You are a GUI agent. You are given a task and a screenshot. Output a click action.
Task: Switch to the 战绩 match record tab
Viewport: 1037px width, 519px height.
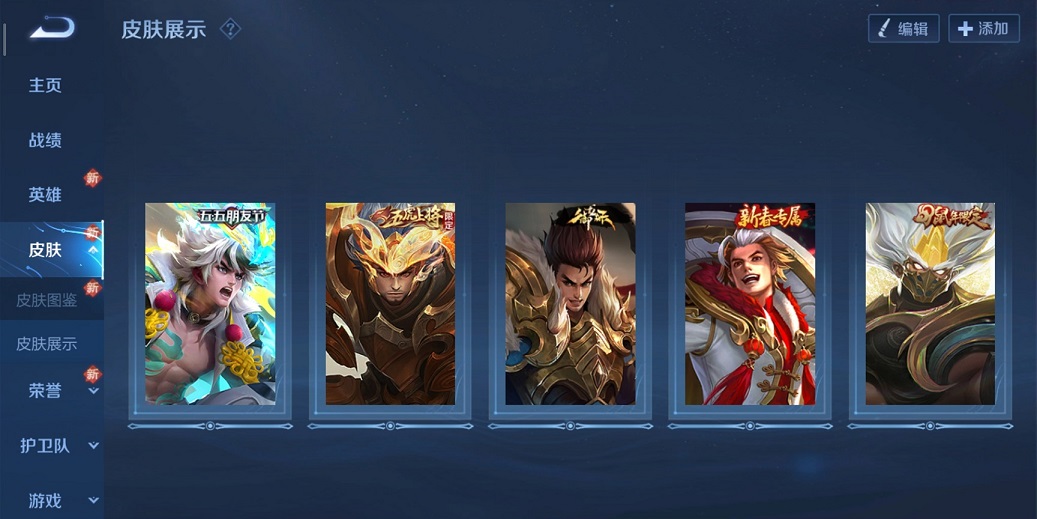point(45,141)
